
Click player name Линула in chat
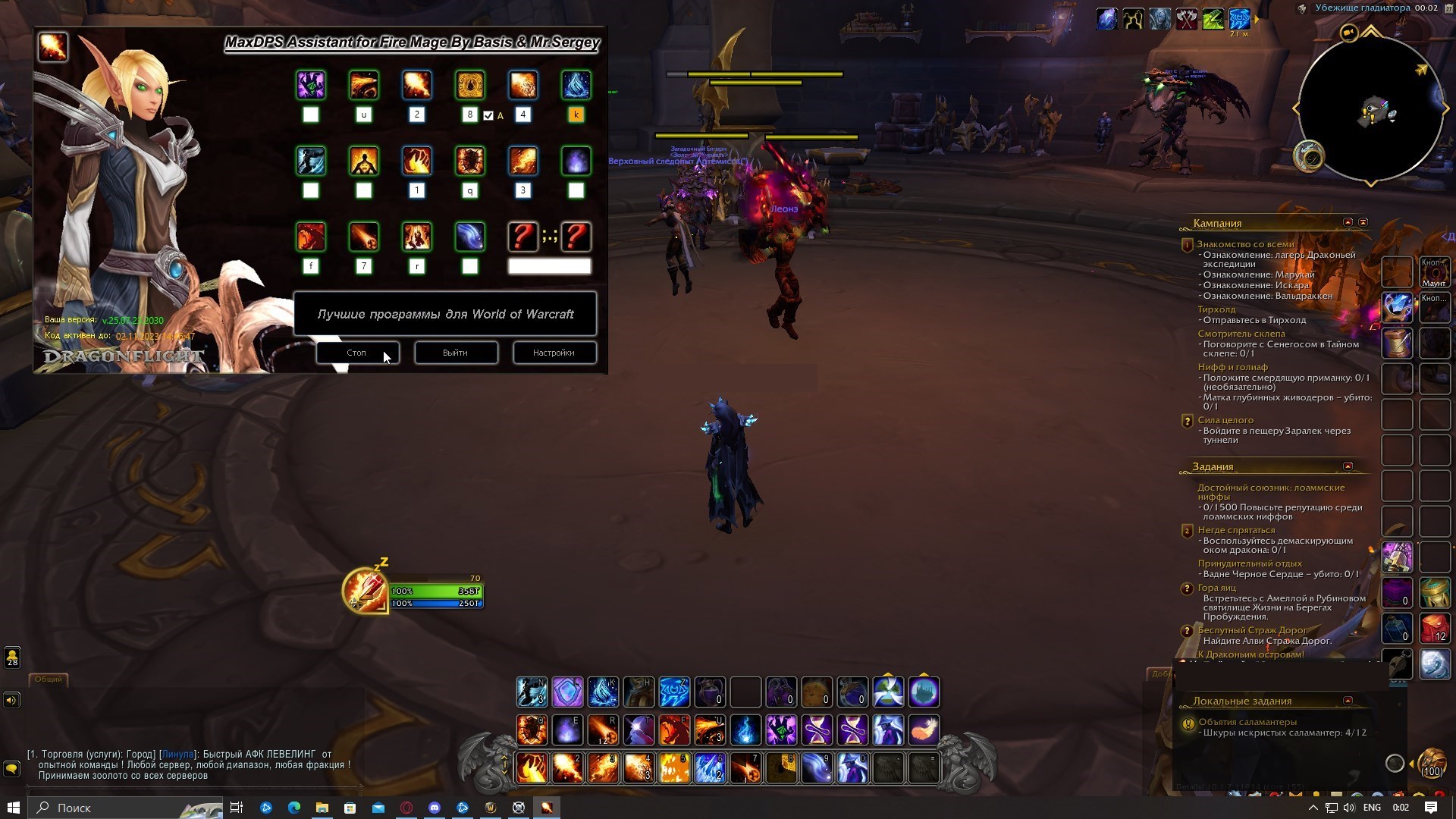[x=177, y=755]
